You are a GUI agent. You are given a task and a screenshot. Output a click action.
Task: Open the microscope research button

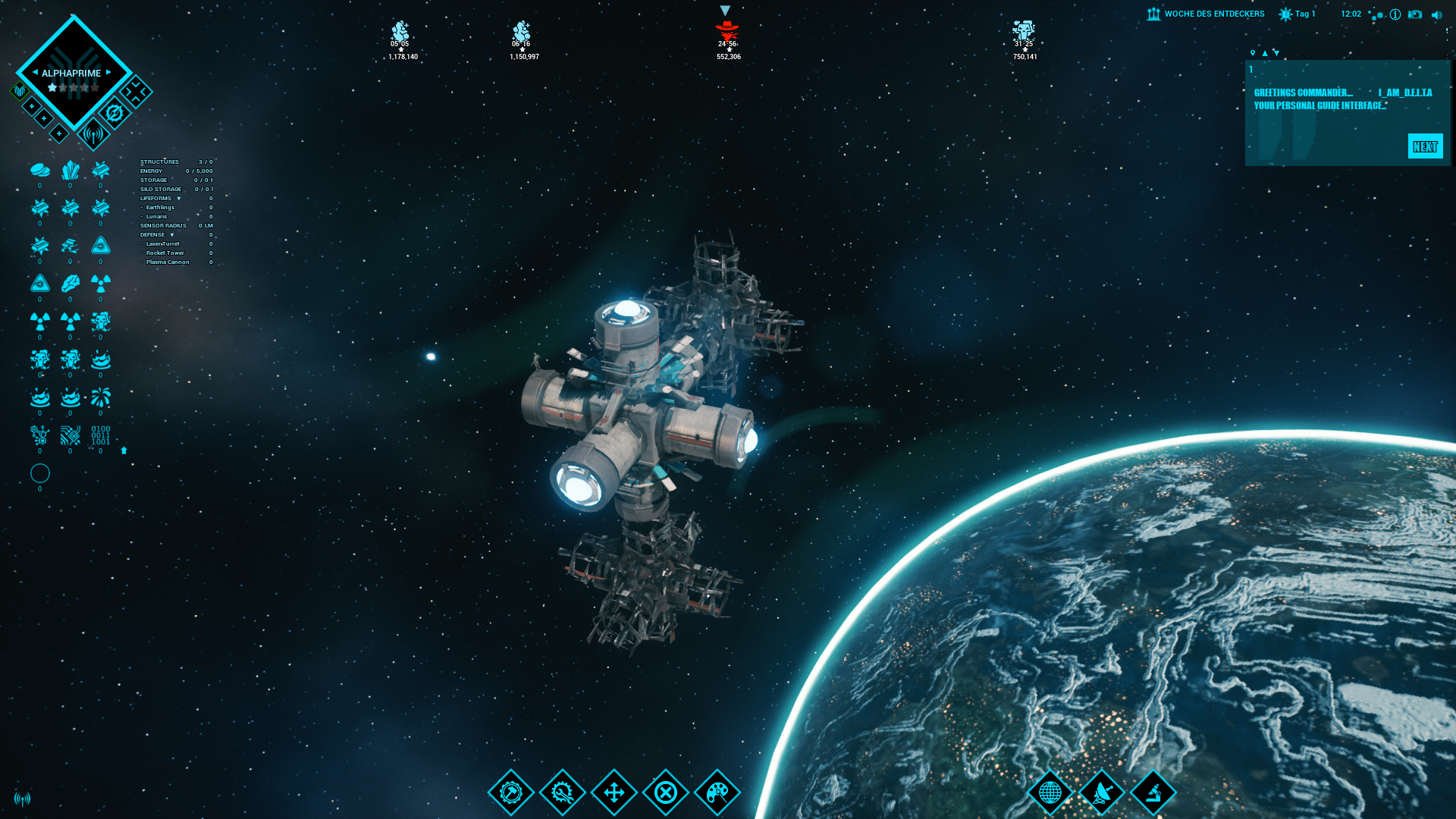click(1153, 793)
